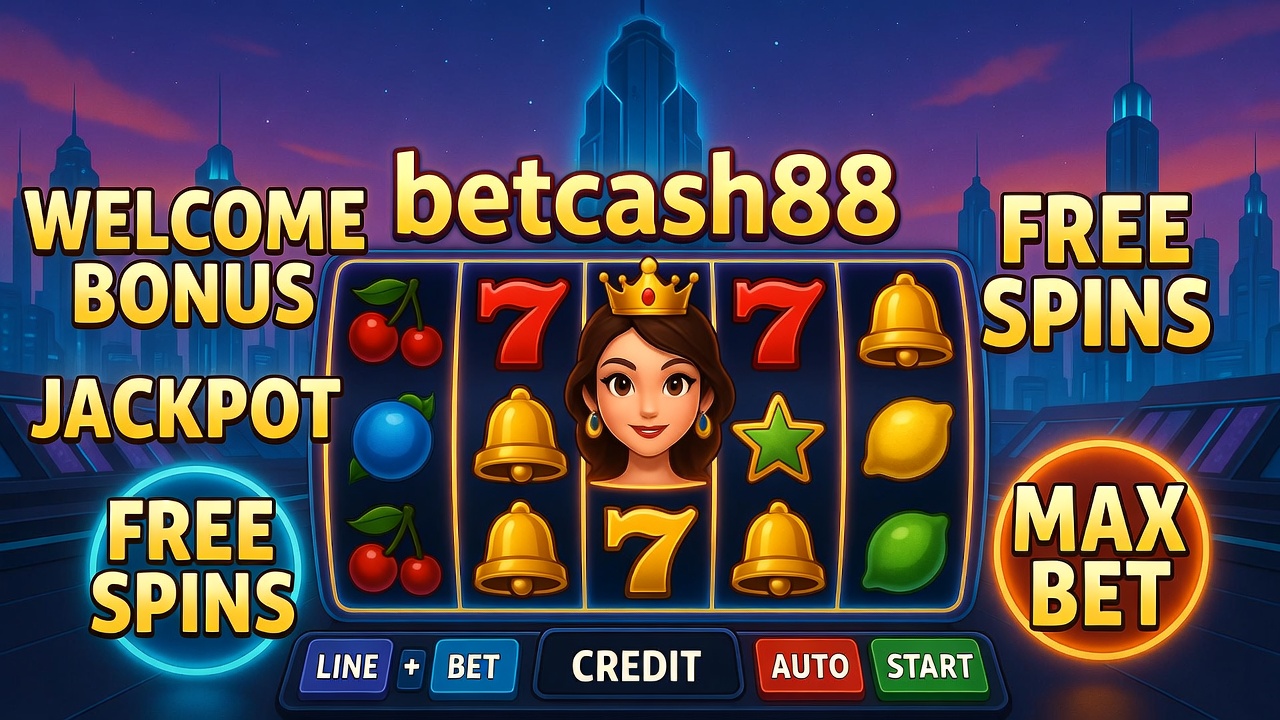Click the plus button between LINE and BET
Screen dimensions: 1280x720
pos(411,667)
